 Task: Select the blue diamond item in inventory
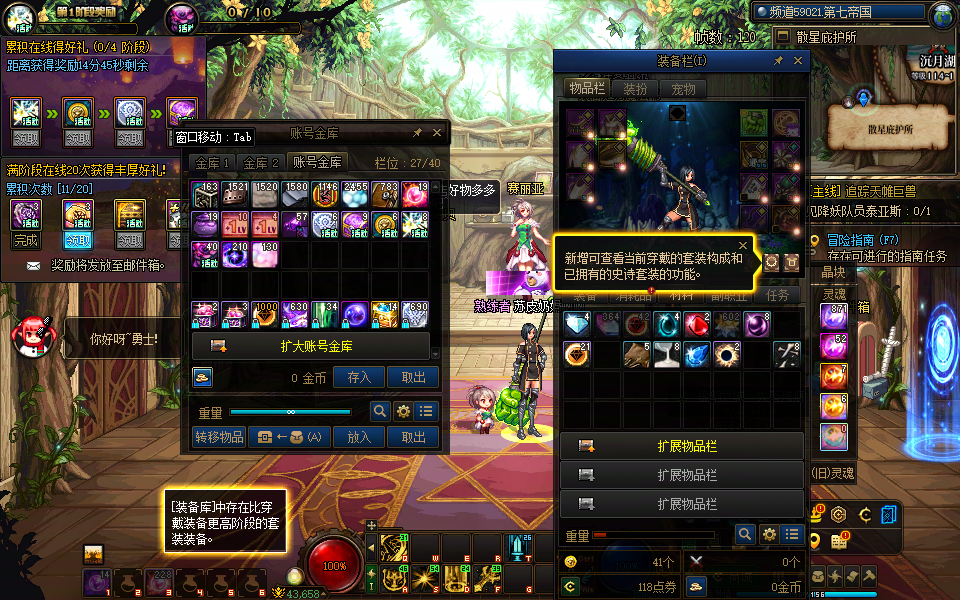point(576,324)
